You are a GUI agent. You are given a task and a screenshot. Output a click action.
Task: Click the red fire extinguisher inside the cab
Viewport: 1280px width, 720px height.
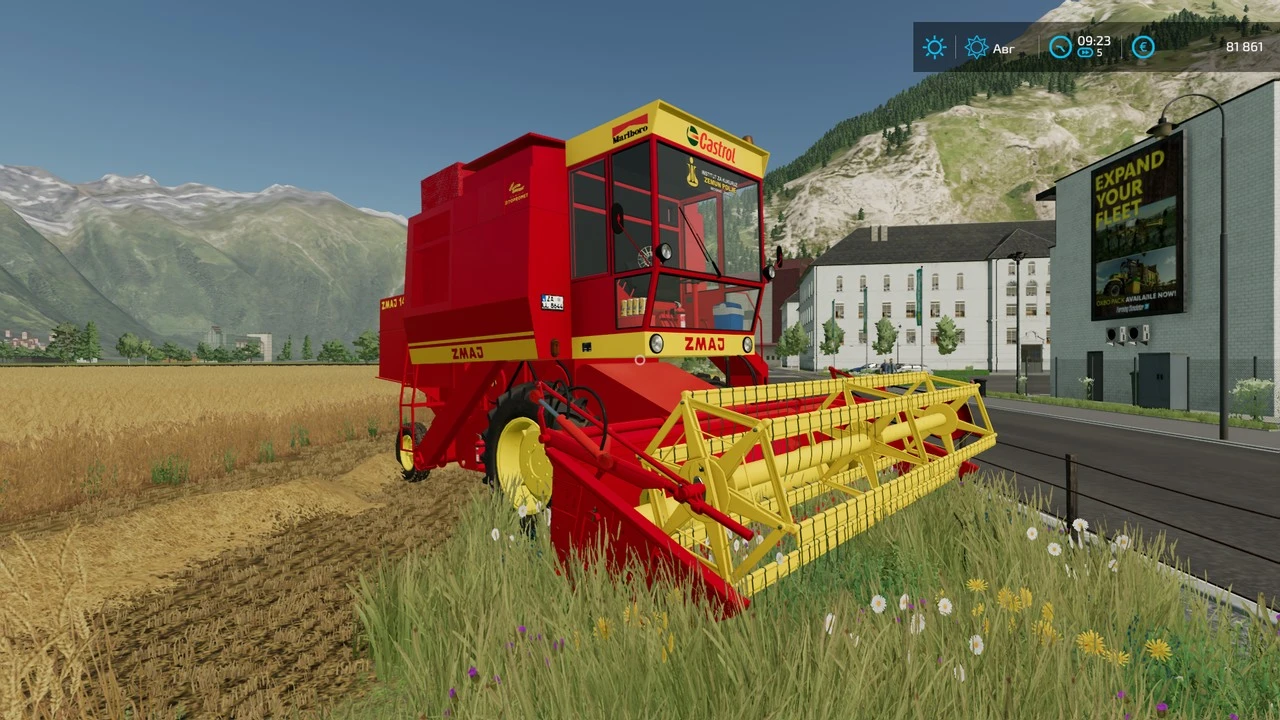coord(681,315)
